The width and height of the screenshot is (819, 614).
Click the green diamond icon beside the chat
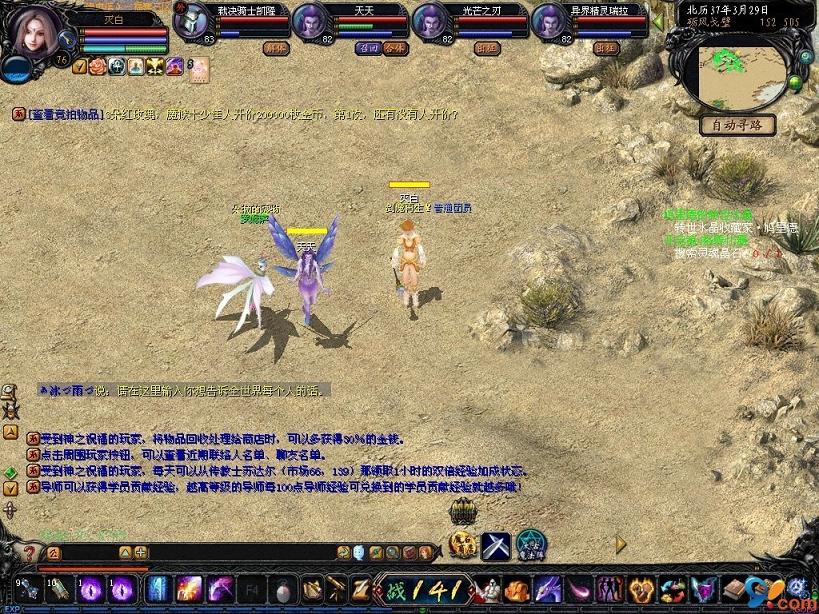coord(9,471)
